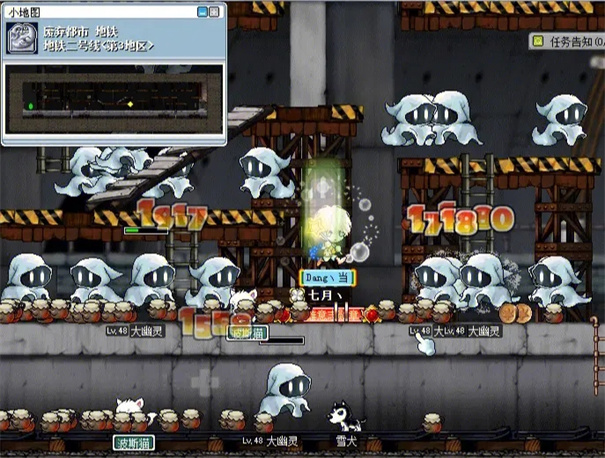Minimize the 小地图 minimap window
605x458 pixels.
(x=203, y=12)
